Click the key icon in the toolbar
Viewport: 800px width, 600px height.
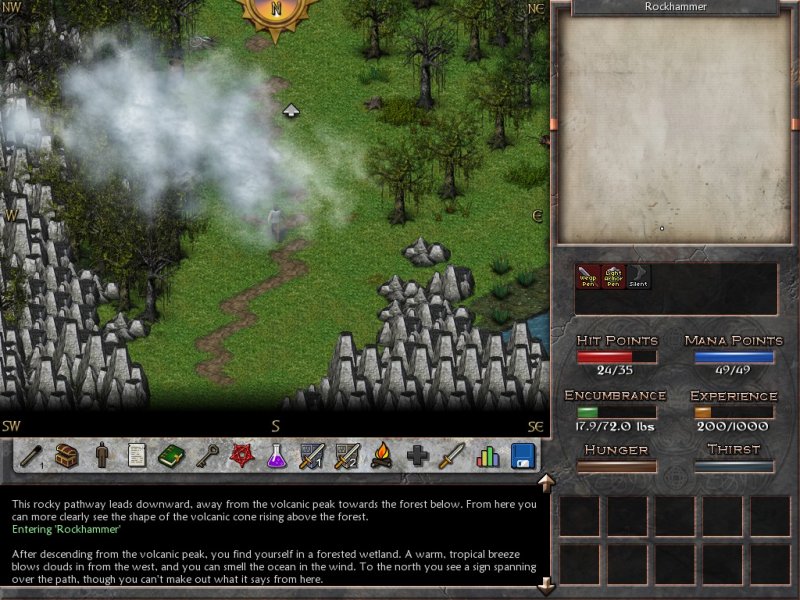[x=207, y=456]
